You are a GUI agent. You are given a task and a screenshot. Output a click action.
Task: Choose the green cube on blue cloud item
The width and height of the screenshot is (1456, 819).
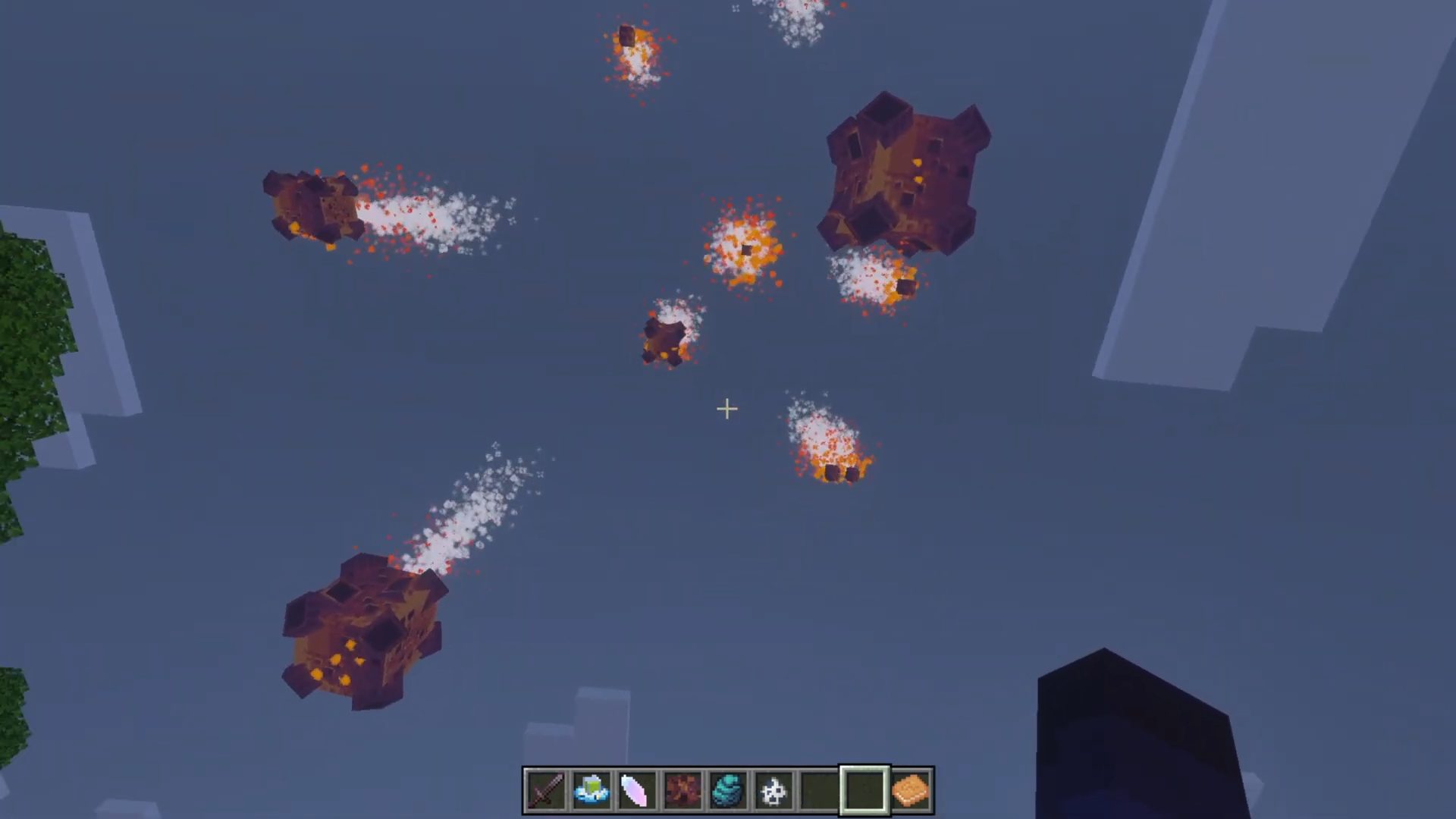591,790
